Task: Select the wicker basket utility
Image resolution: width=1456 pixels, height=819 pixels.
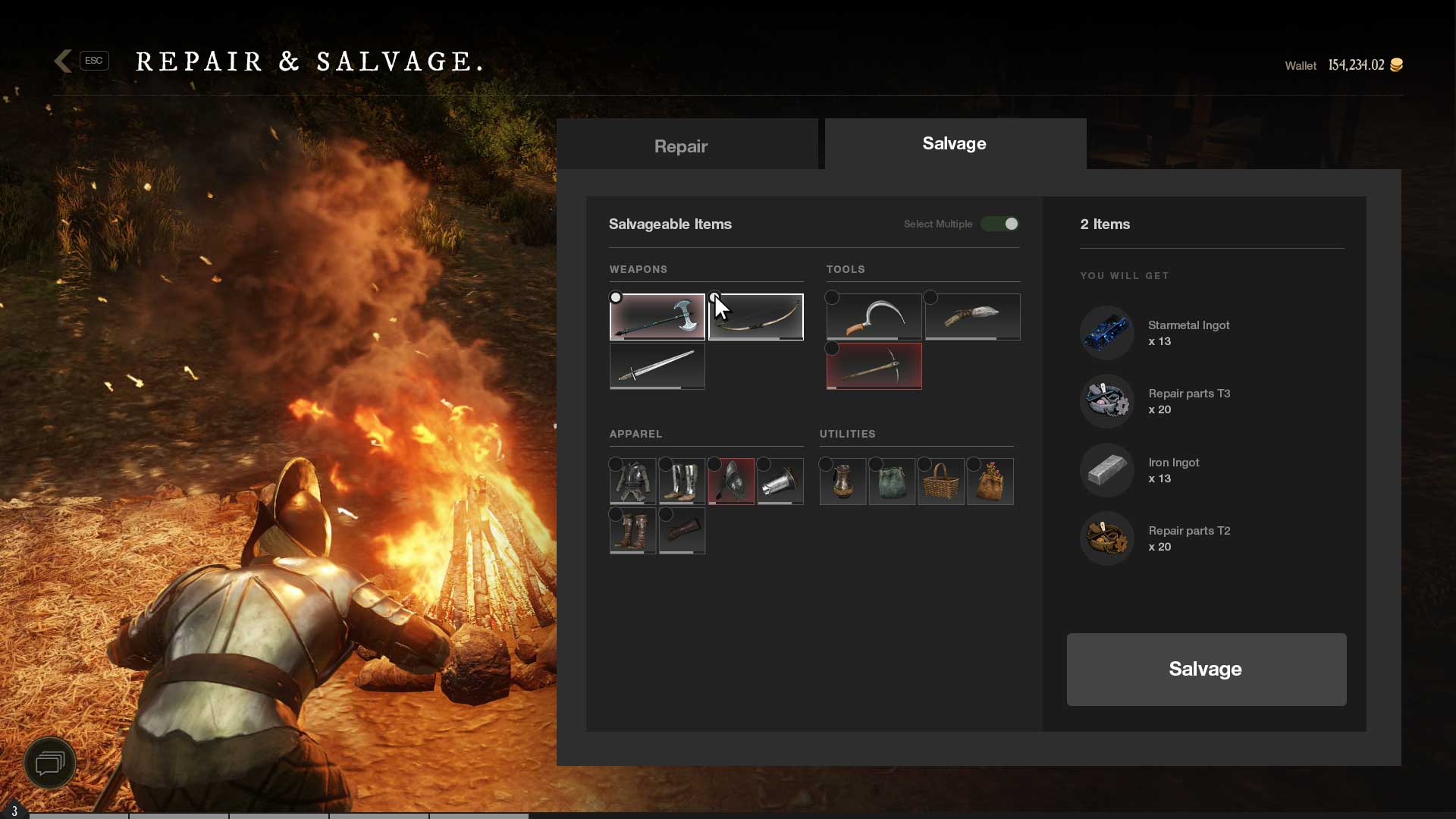Action: pyautogui.click(x=941, y=482)
